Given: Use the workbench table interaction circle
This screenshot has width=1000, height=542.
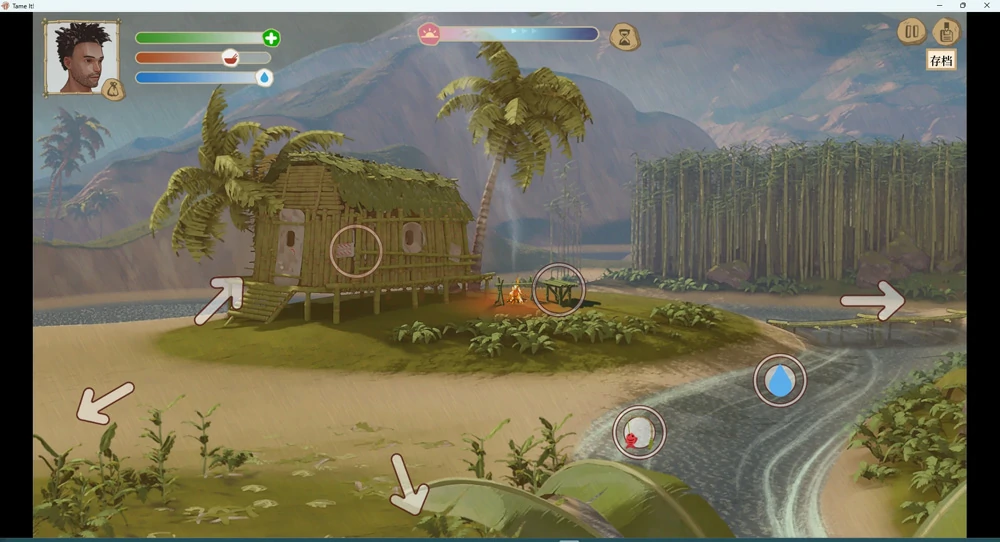Looking at the screenshot, I should (x=558, y=290).
